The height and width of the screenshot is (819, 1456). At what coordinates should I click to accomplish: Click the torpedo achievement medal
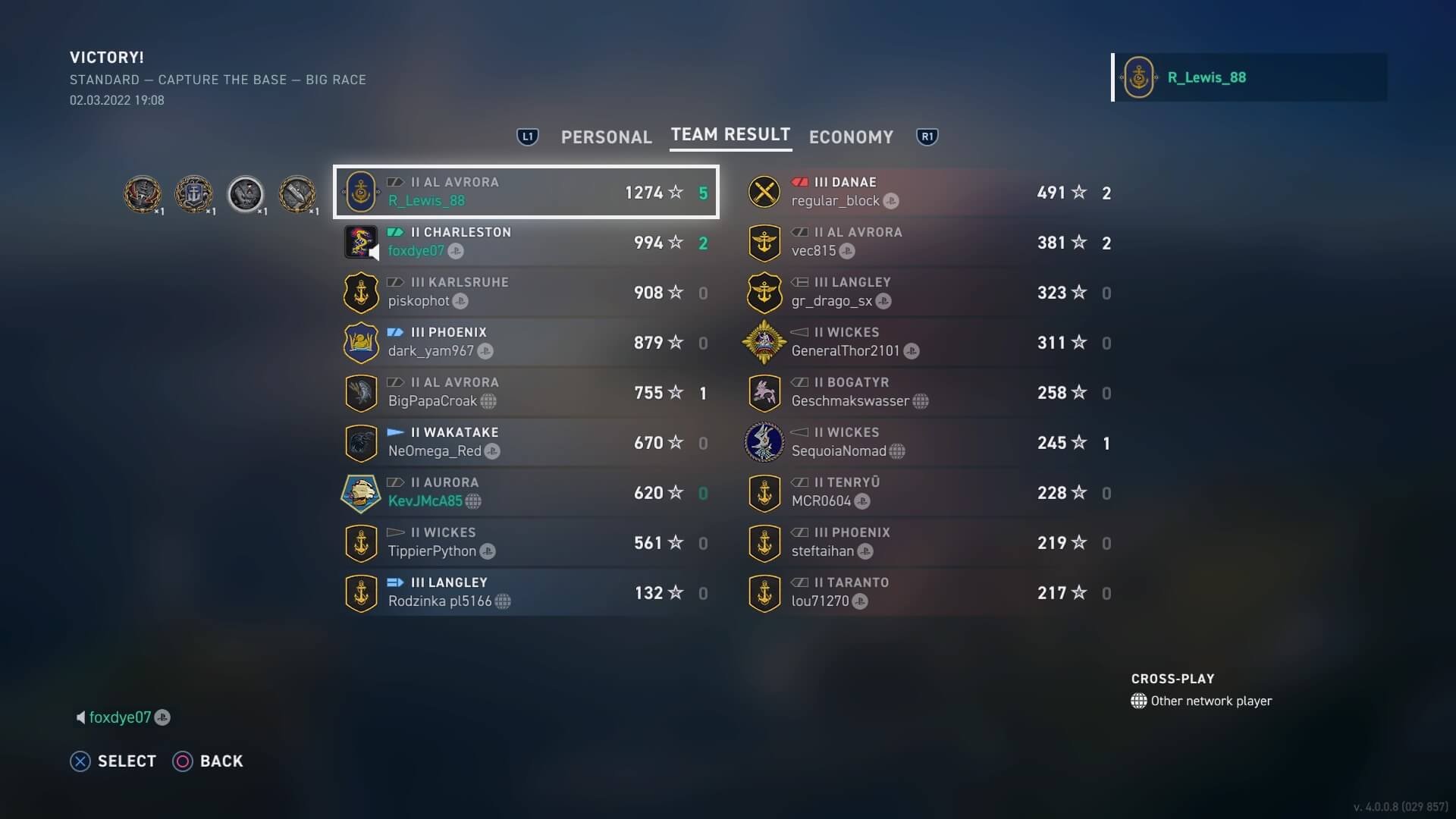pos(298,194)
